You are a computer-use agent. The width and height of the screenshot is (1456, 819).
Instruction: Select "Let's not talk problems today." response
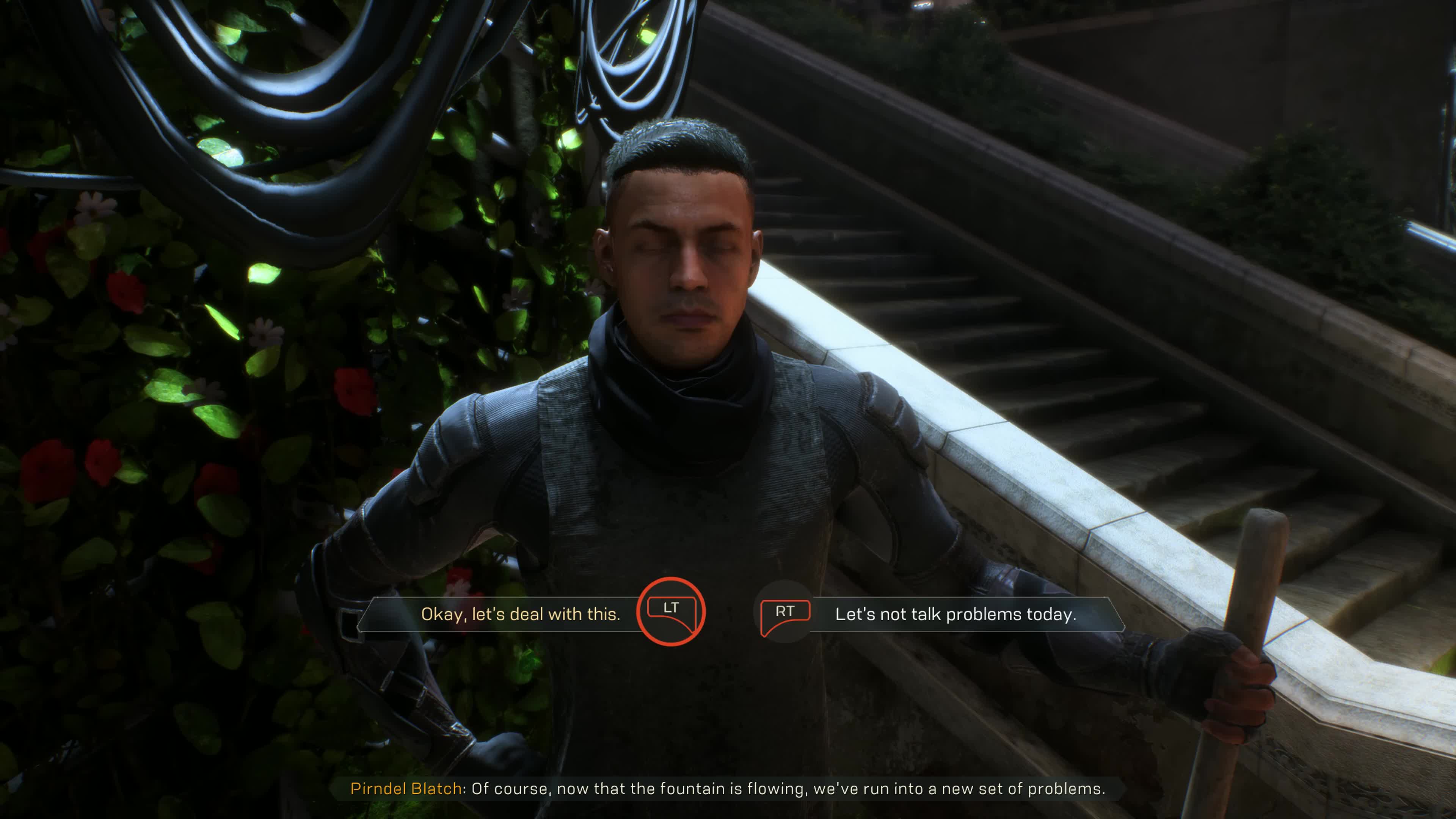(x=955, y=614)
